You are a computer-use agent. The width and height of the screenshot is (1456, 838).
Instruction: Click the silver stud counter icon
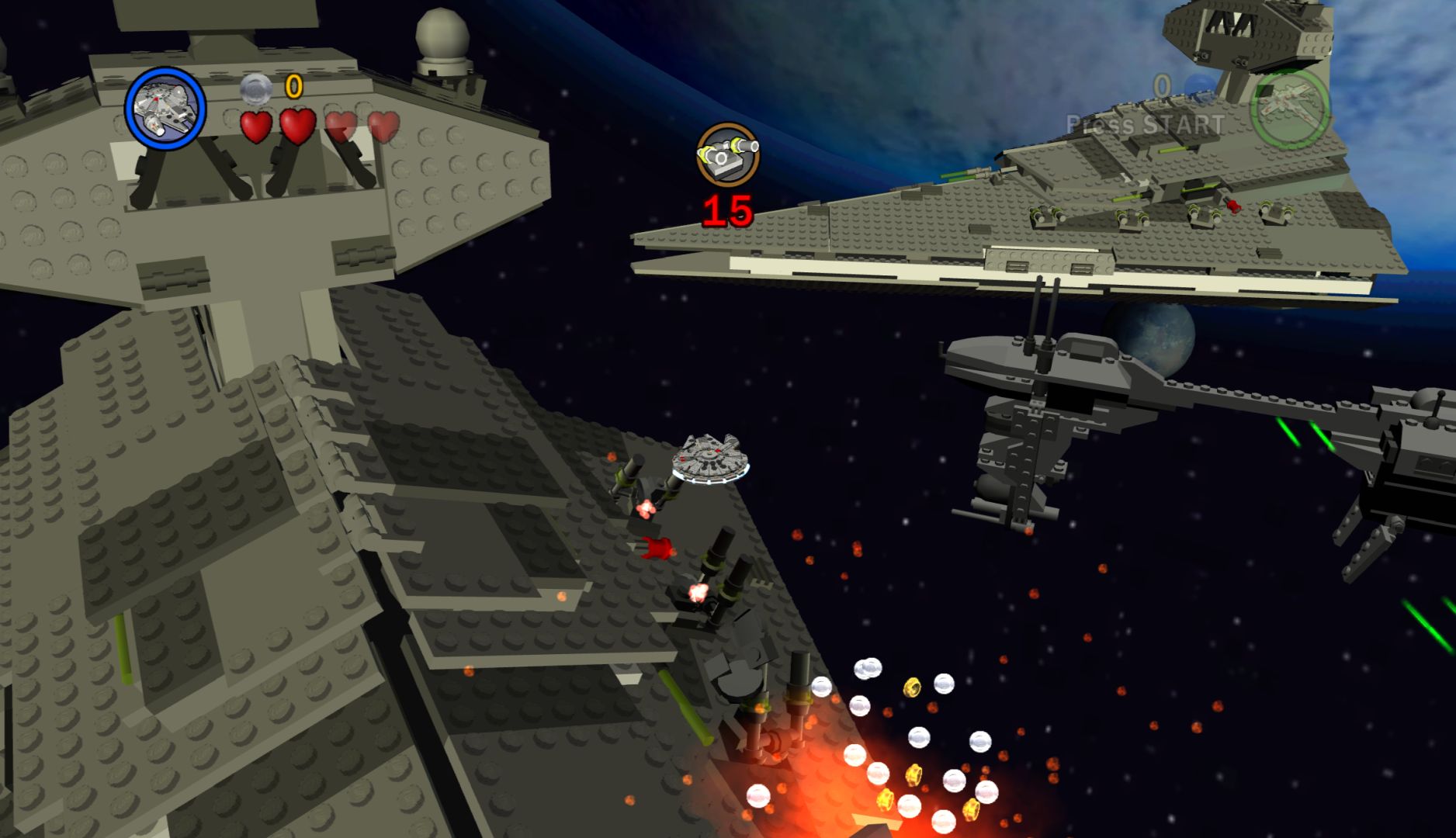tap(255, 88)
